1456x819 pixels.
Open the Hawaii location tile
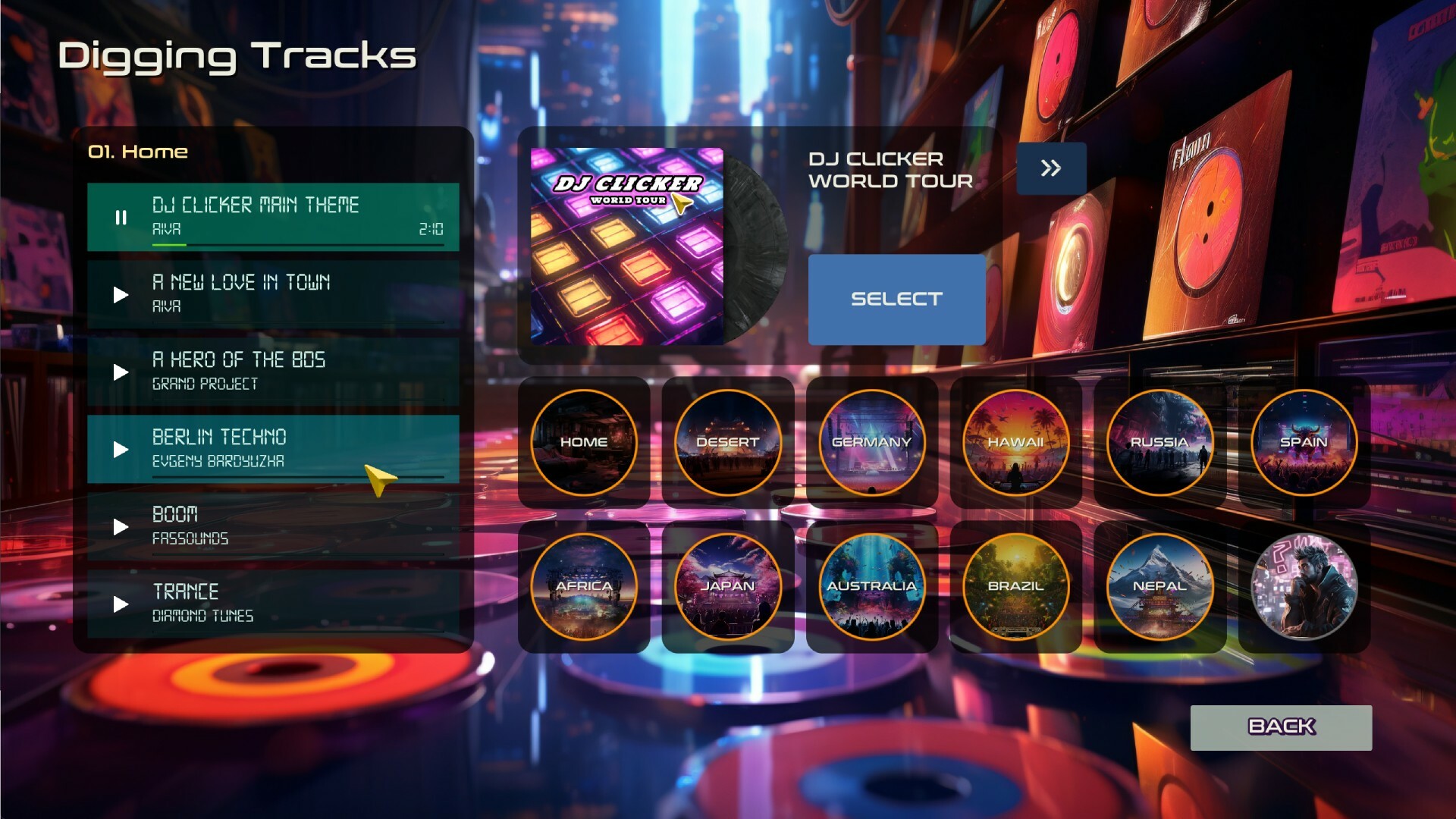click(x=1016, y=443)
